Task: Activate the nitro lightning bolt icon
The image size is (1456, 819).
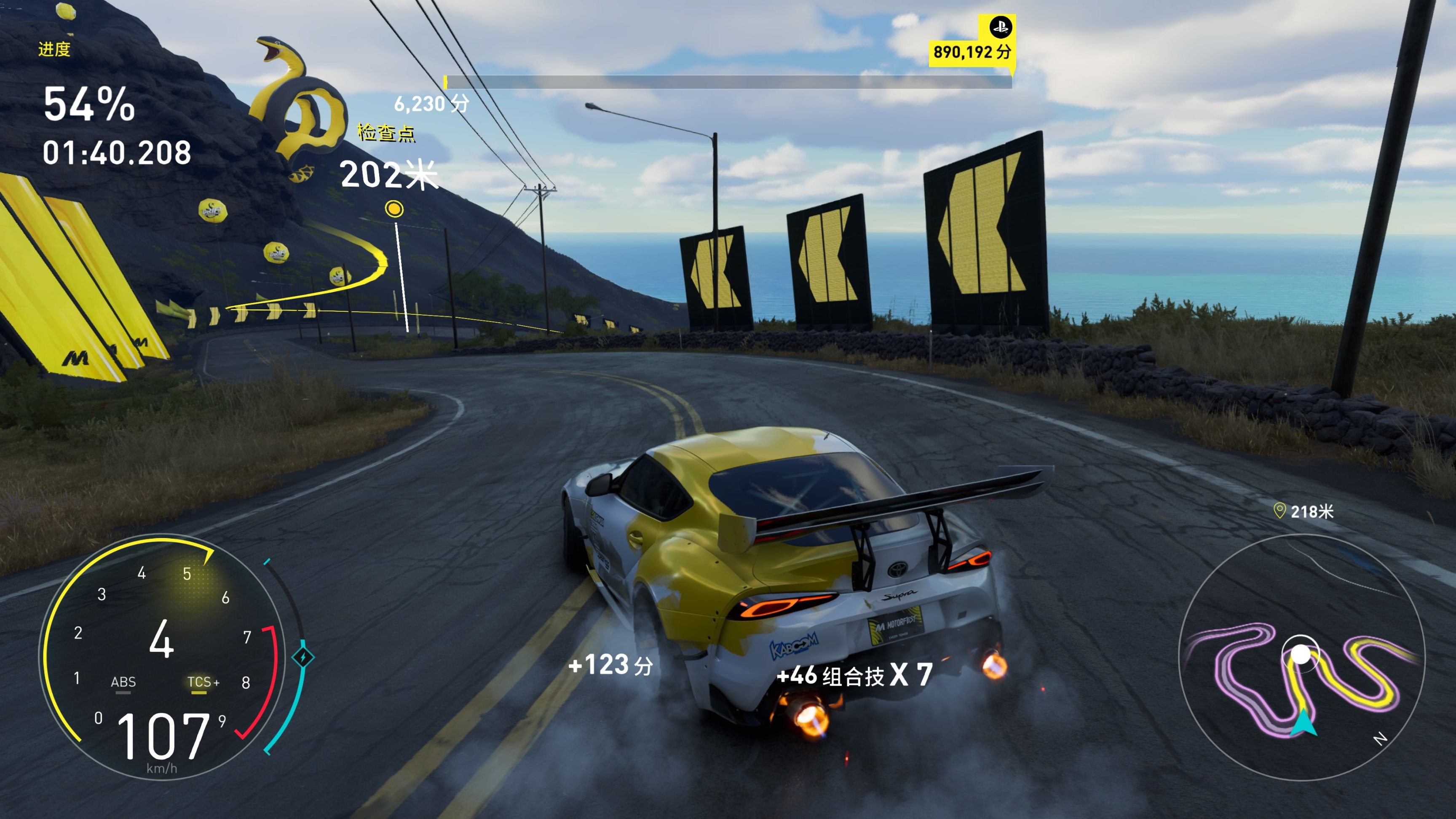Action: tap(303, 657)
